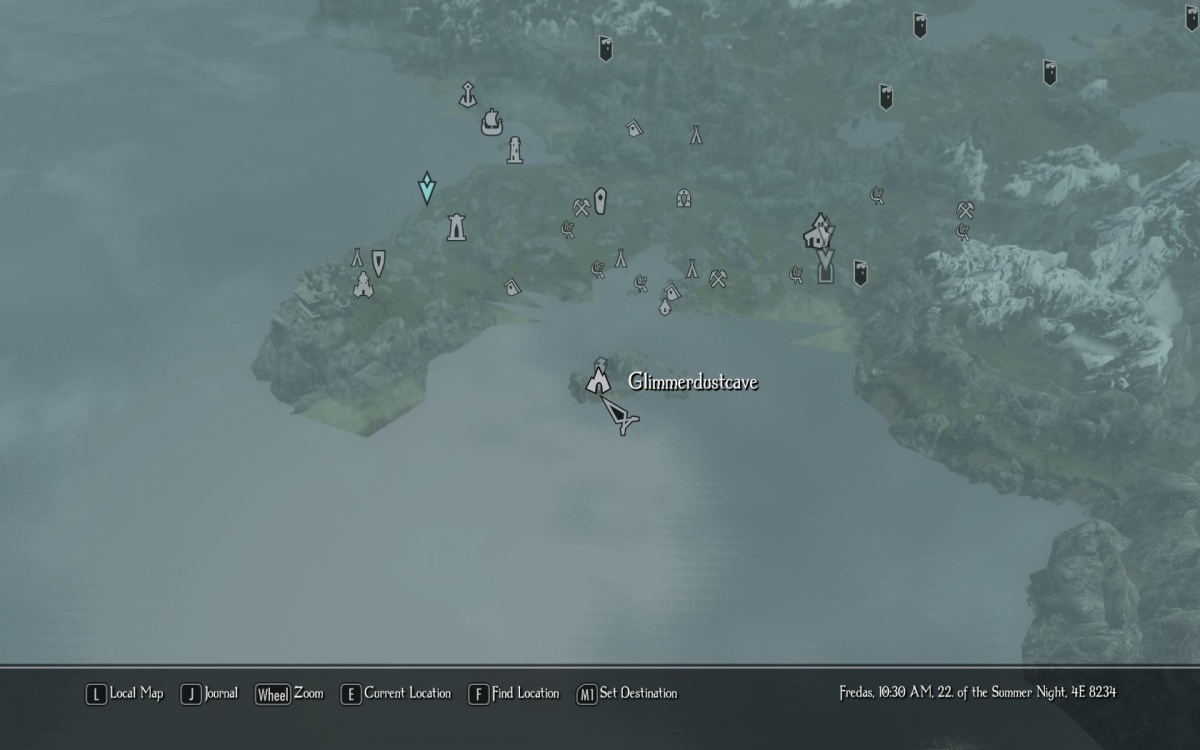Click the stone tower map marker
Screen dimensions: 1200x750
pos(456,227)
